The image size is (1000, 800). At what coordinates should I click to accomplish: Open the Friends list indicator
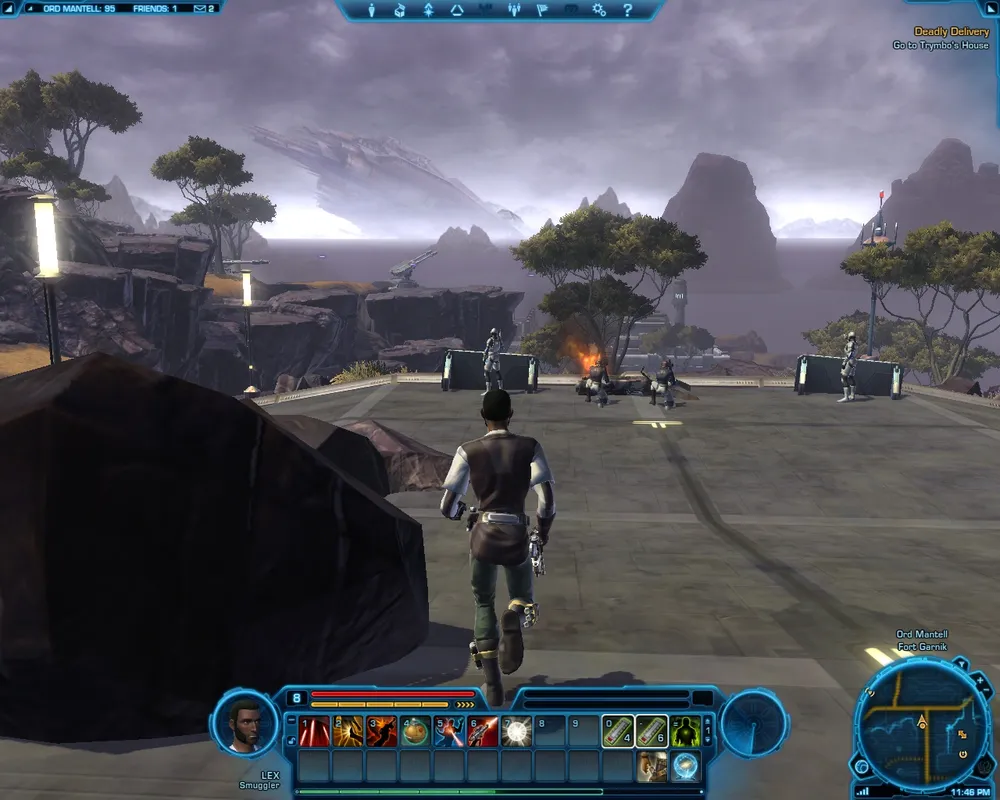click(155, 8)
